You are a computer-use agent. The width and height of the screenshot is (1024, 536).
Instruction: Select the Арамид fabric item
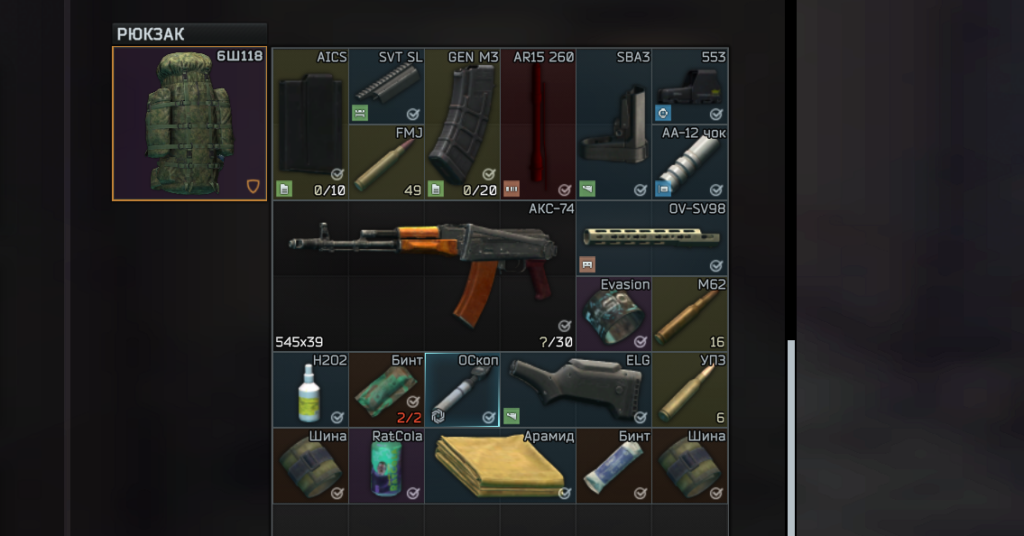500,466
